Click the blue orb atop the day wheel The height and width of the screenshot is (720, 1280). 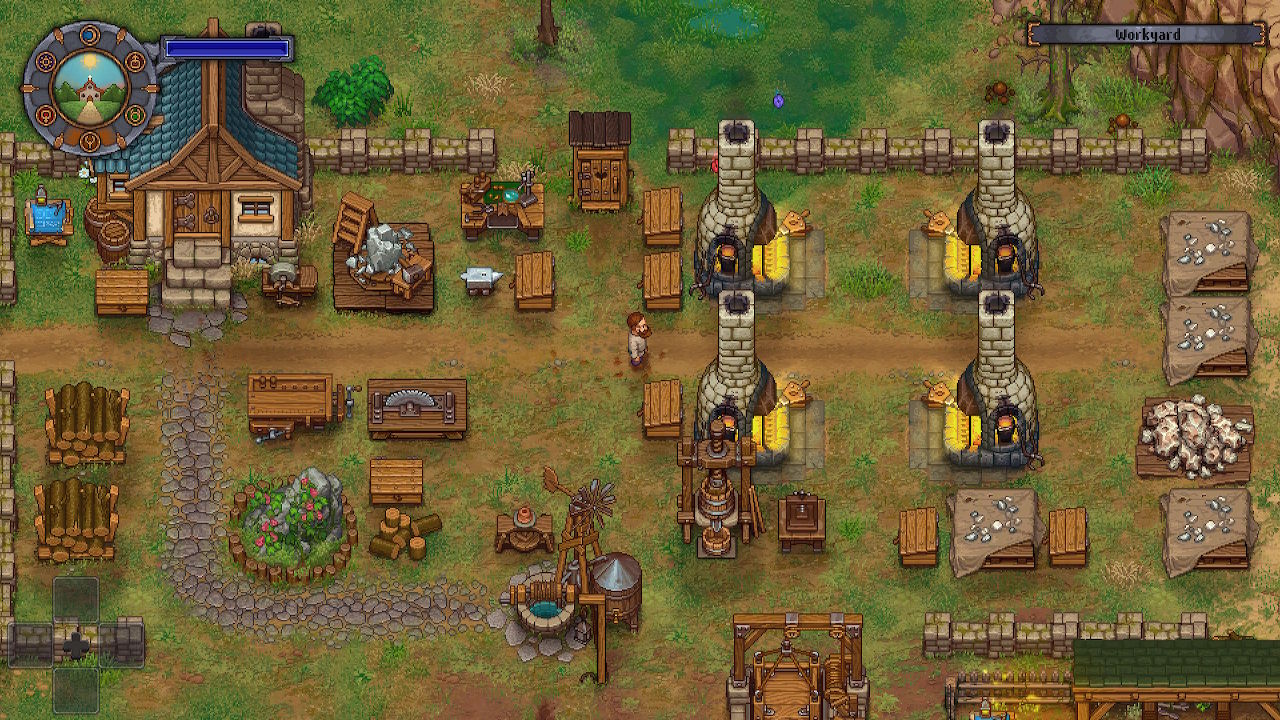[x=90, y=34]
